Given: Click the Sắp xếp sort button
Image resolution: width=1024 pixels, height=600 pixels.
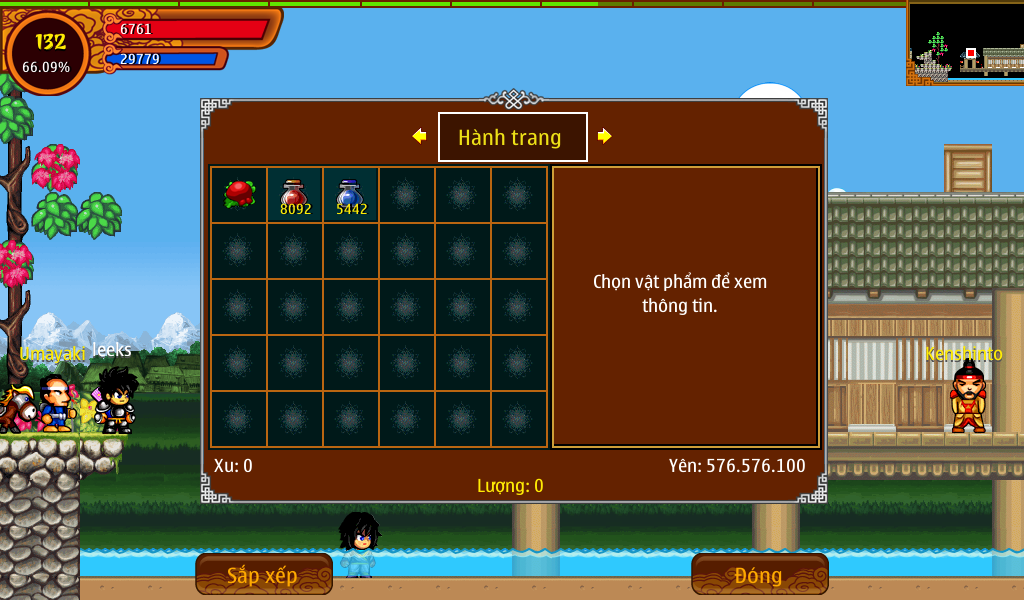Looking at the screenshot, I should [263, 574].
